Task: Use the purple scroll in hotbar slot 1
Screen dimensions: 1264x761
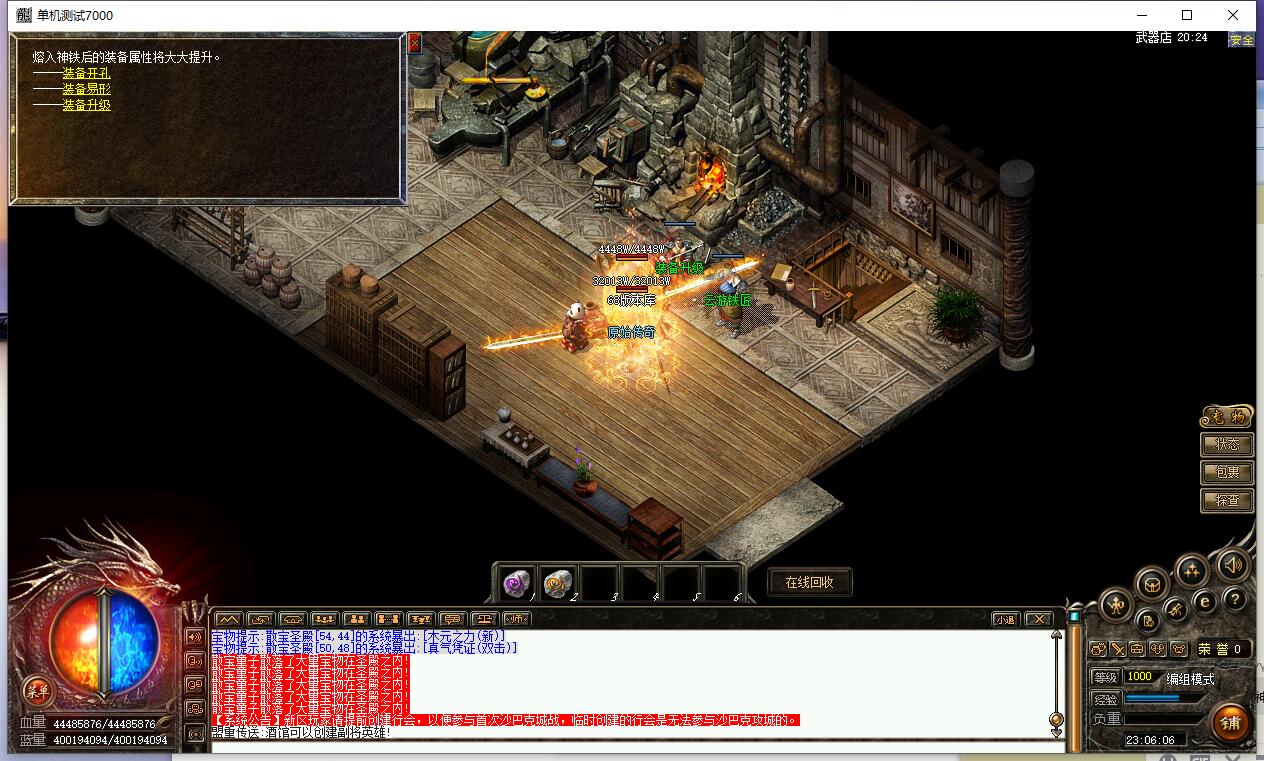Action: [516, 582]
